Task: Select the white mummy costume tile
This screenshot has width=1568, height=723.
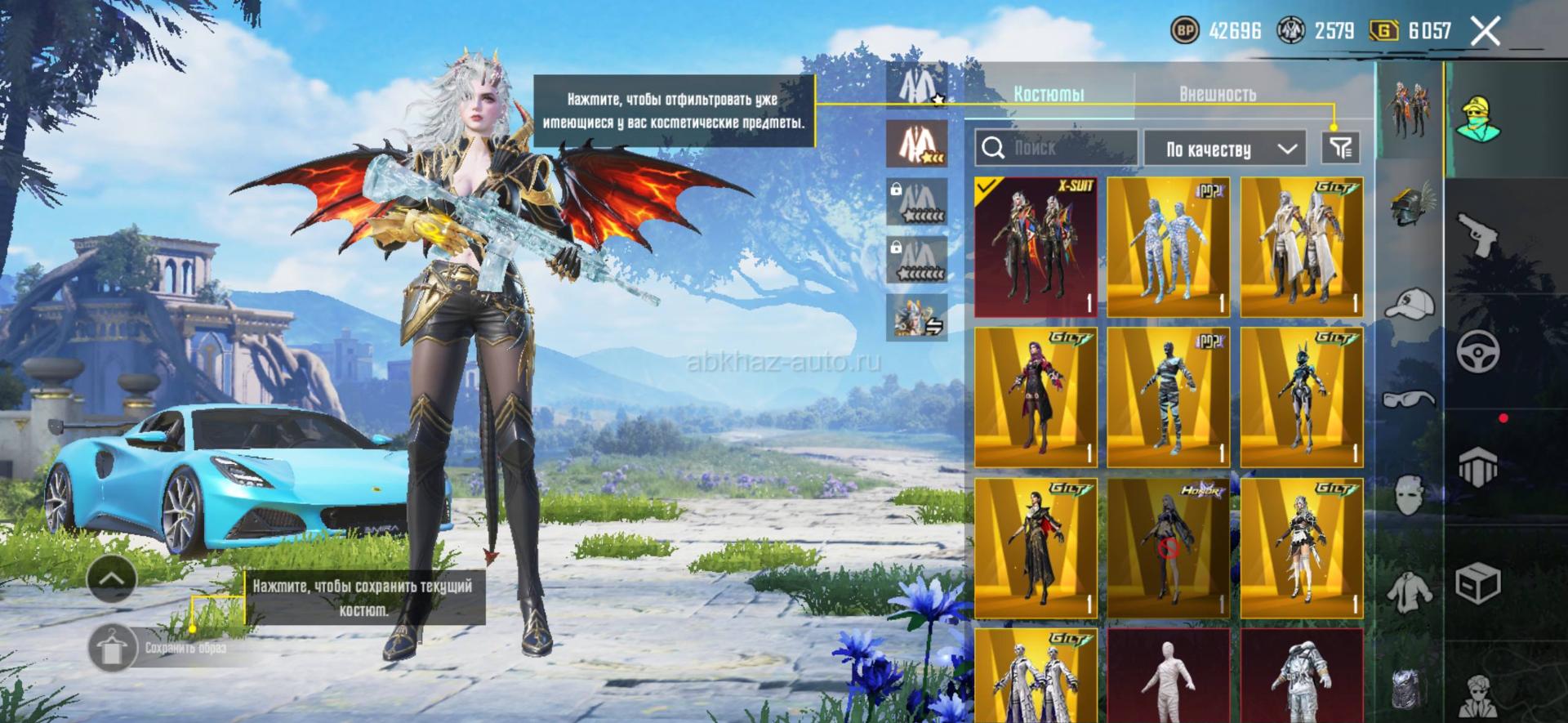Action: tap(1168, 676)
